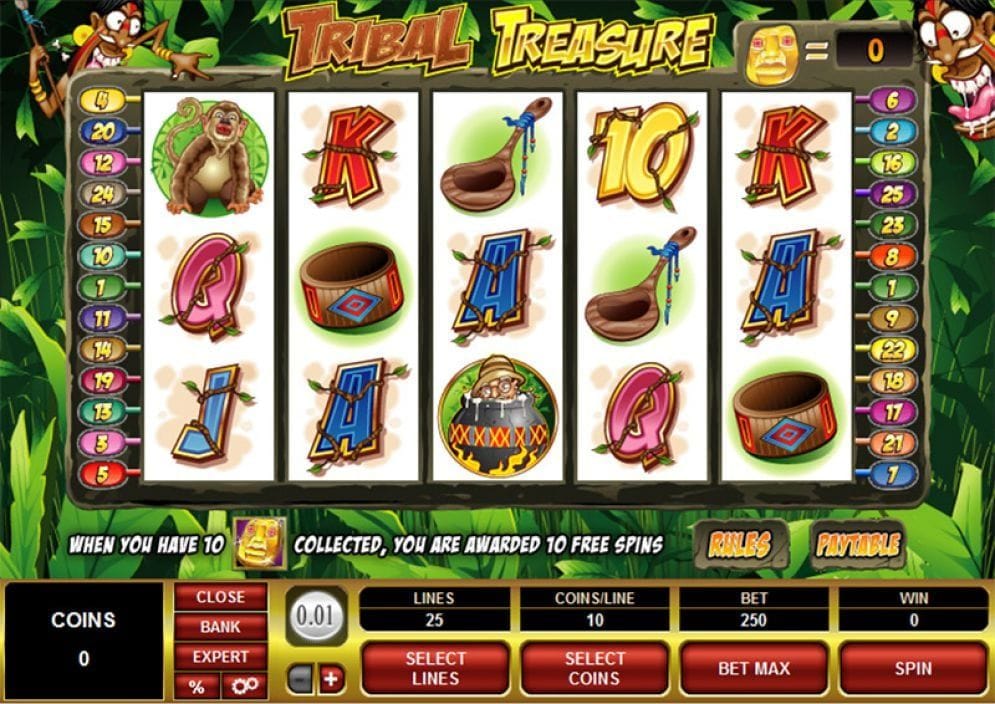Select payline marker number 25
This screenshot has height=704, width=995.
coord(891,193)
